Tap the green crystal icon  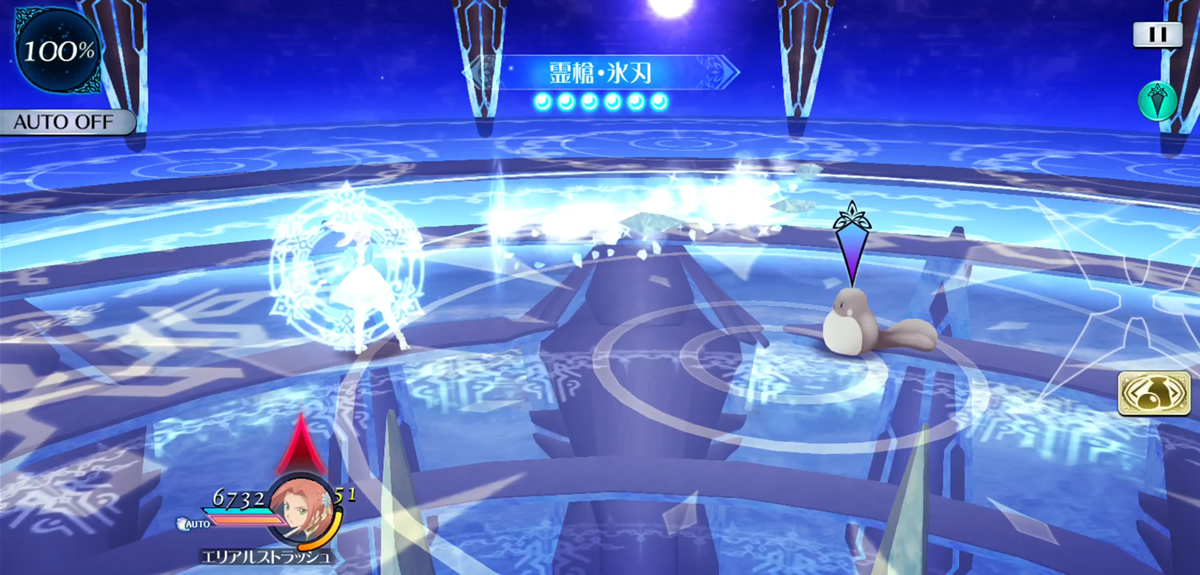(x=1156, y=101)
